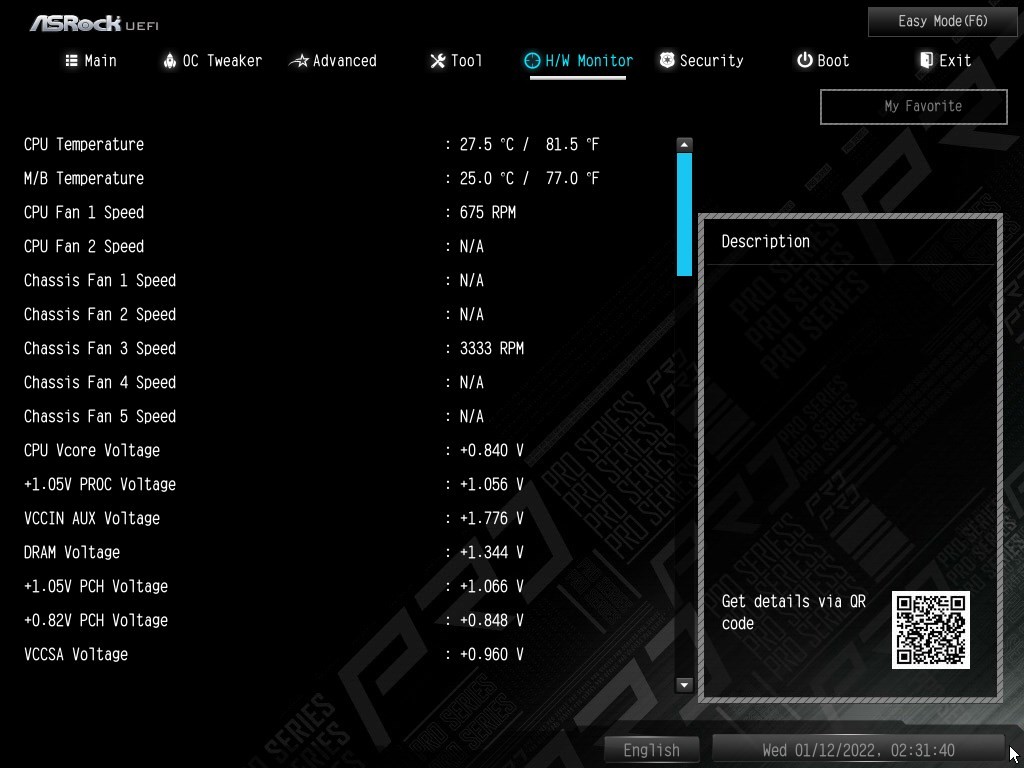Image resolution: width=1024 pixels, height=768 pixels.
Task: Click the scrollbar up arrow
Action: pos(684,145)
